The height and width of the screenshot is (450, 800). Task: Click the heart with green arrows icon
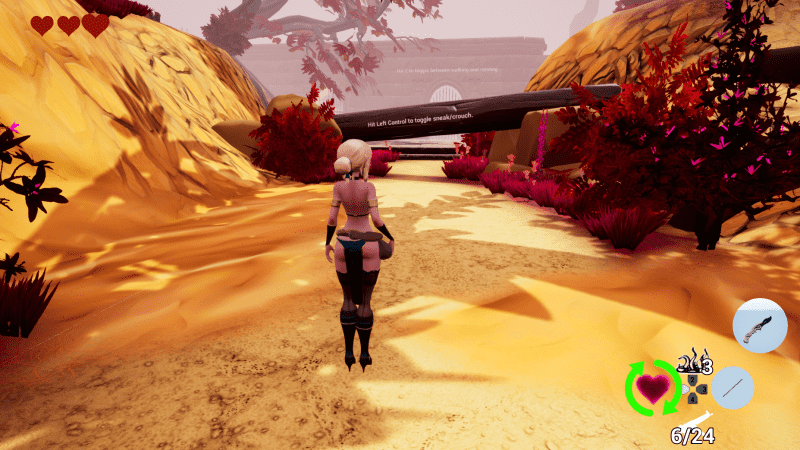tap(652, 387)
